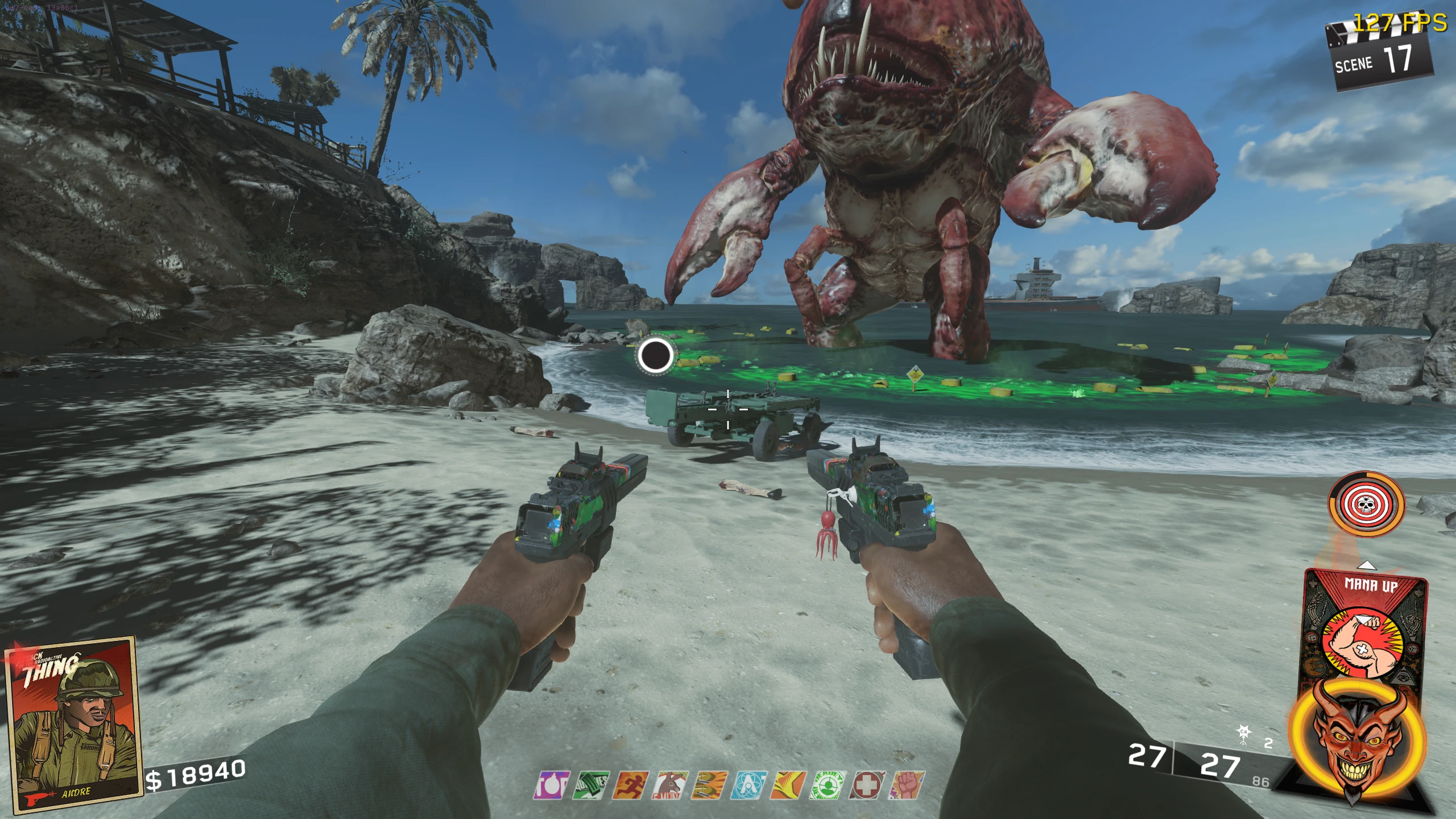Select the red cross health perk icon
This screenshot has height=819, width=1456.
(x=868, y=785)
